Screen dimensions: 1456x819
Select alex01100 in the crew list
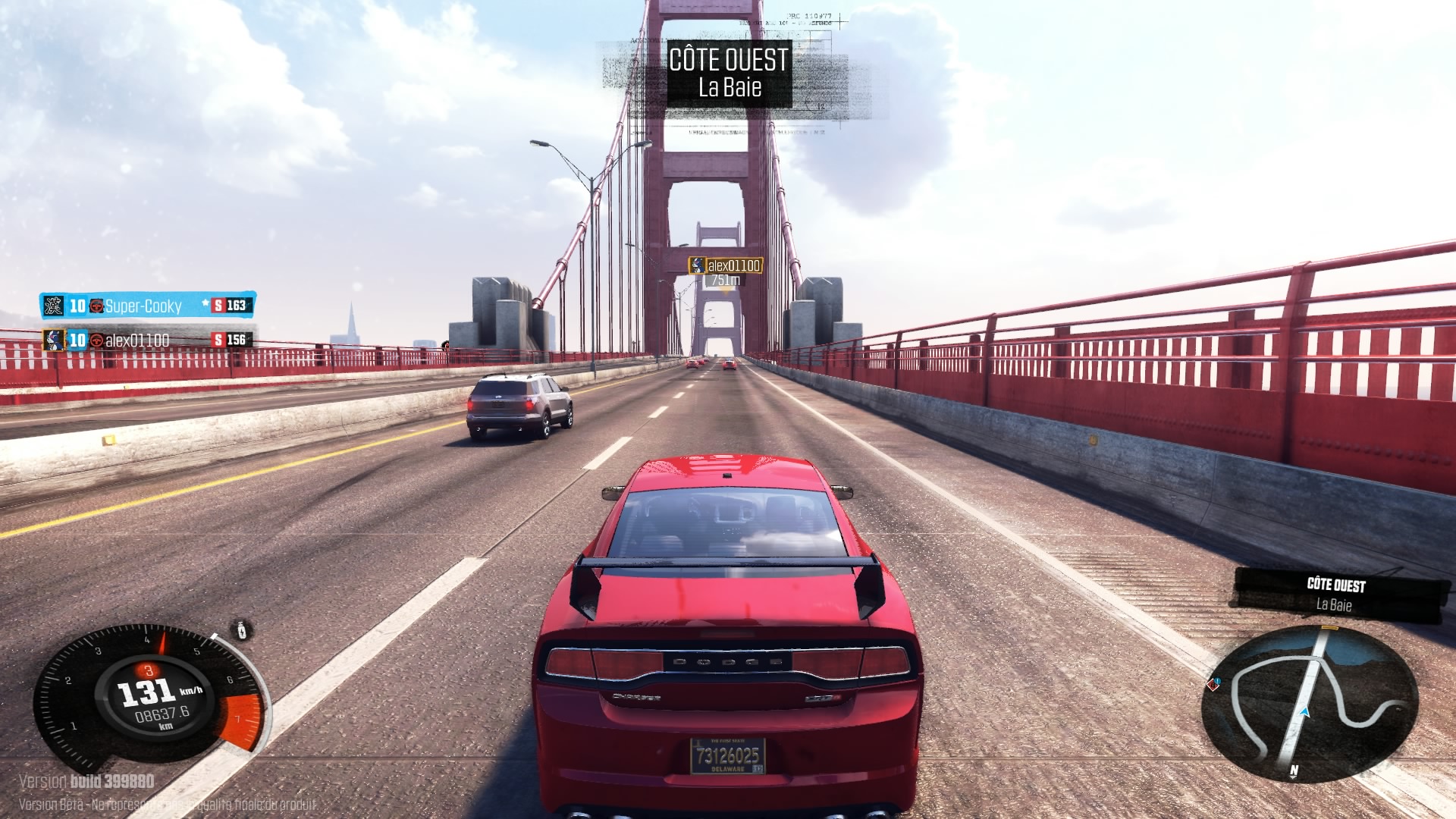pyautogui.click(x=137, y=340)
